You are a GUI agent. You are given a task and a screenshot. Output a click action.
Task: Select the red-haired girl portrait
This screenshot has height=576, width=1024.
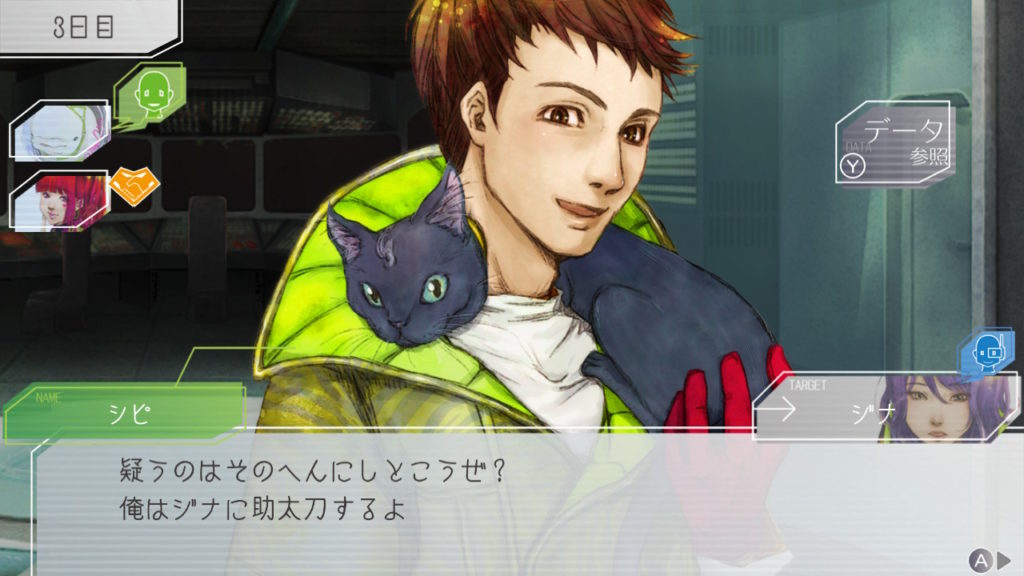point(58,200)
